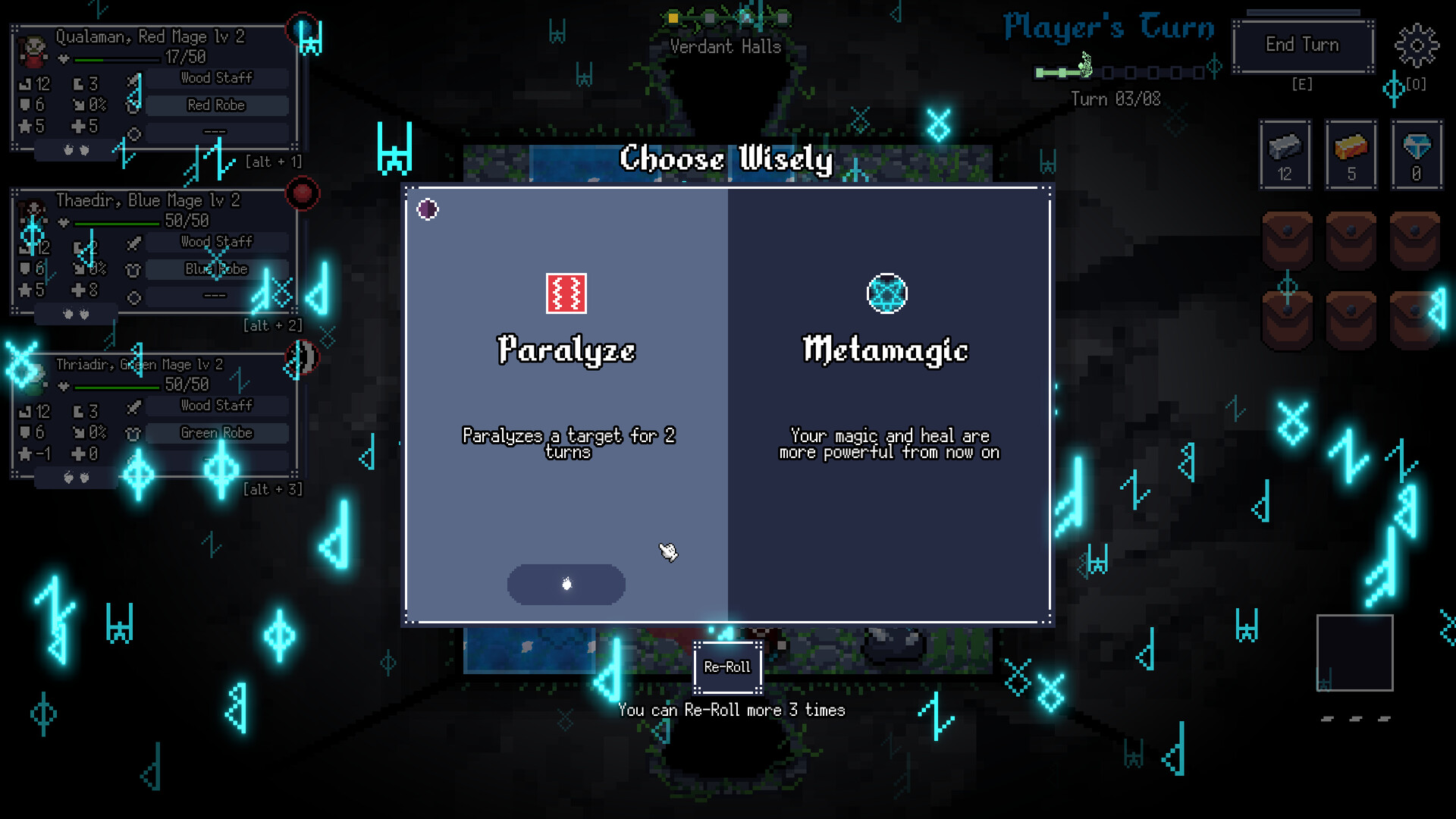Open the settings gear icon
Screen dimensions: 1456x819
[1417, 47]
